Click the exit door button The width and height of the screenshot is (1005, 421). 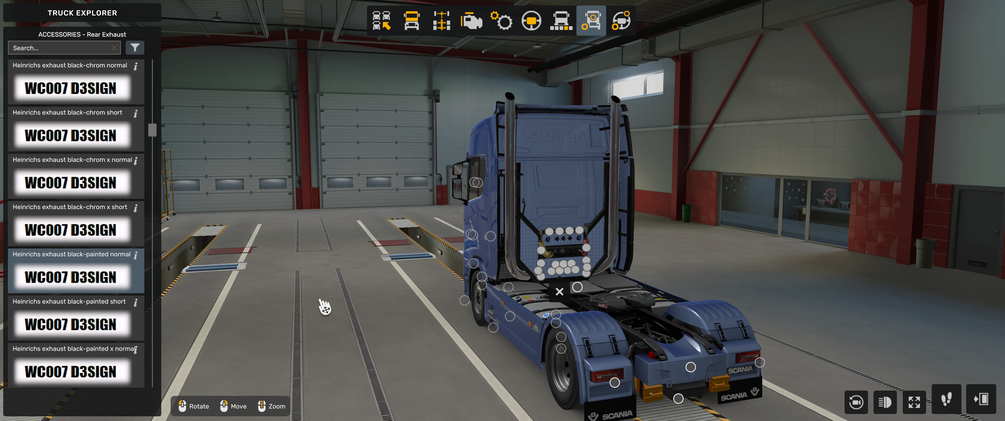click(x=981, y=400)
